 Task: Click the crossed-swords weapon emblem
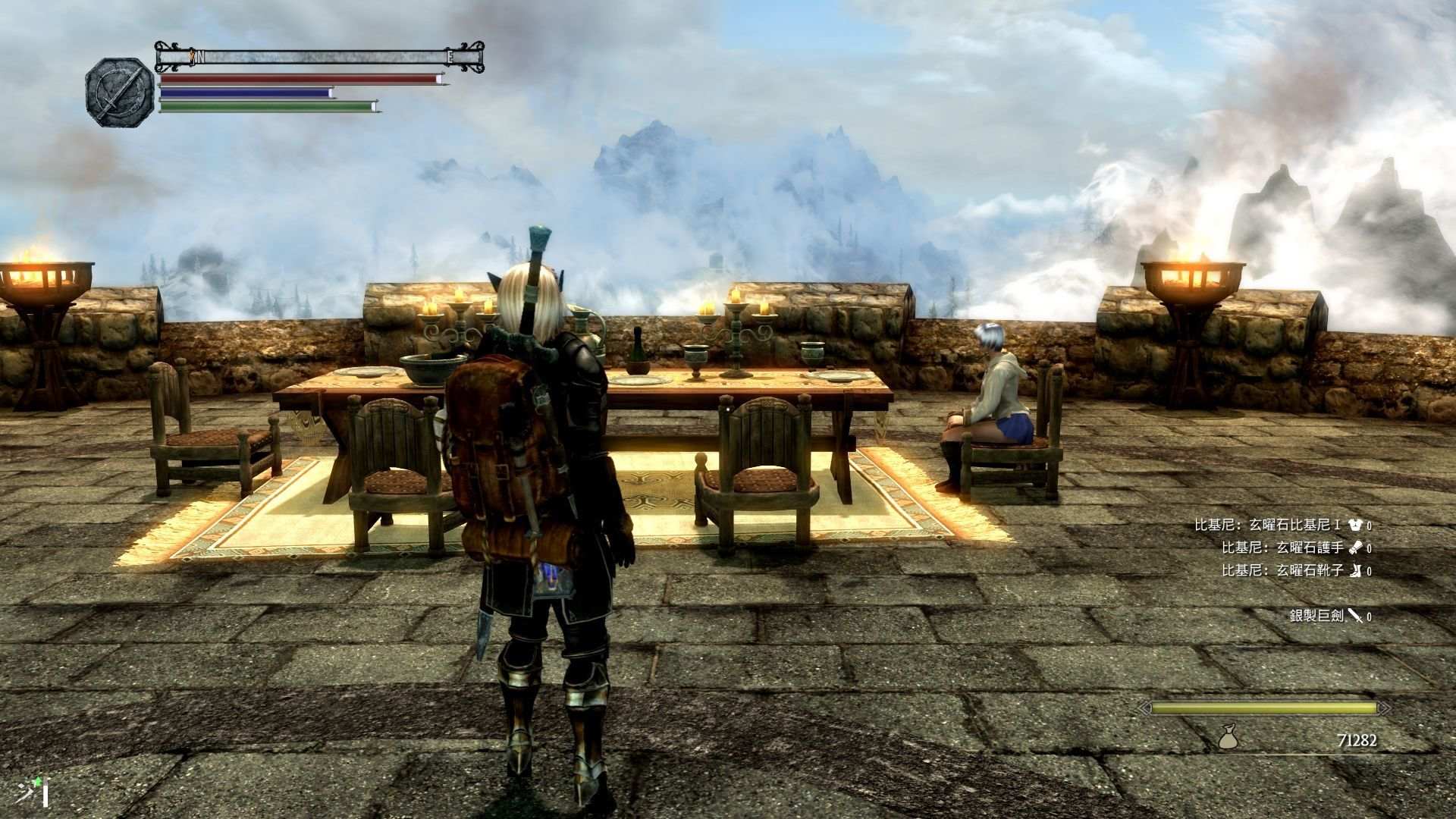(x=119, y=91)
